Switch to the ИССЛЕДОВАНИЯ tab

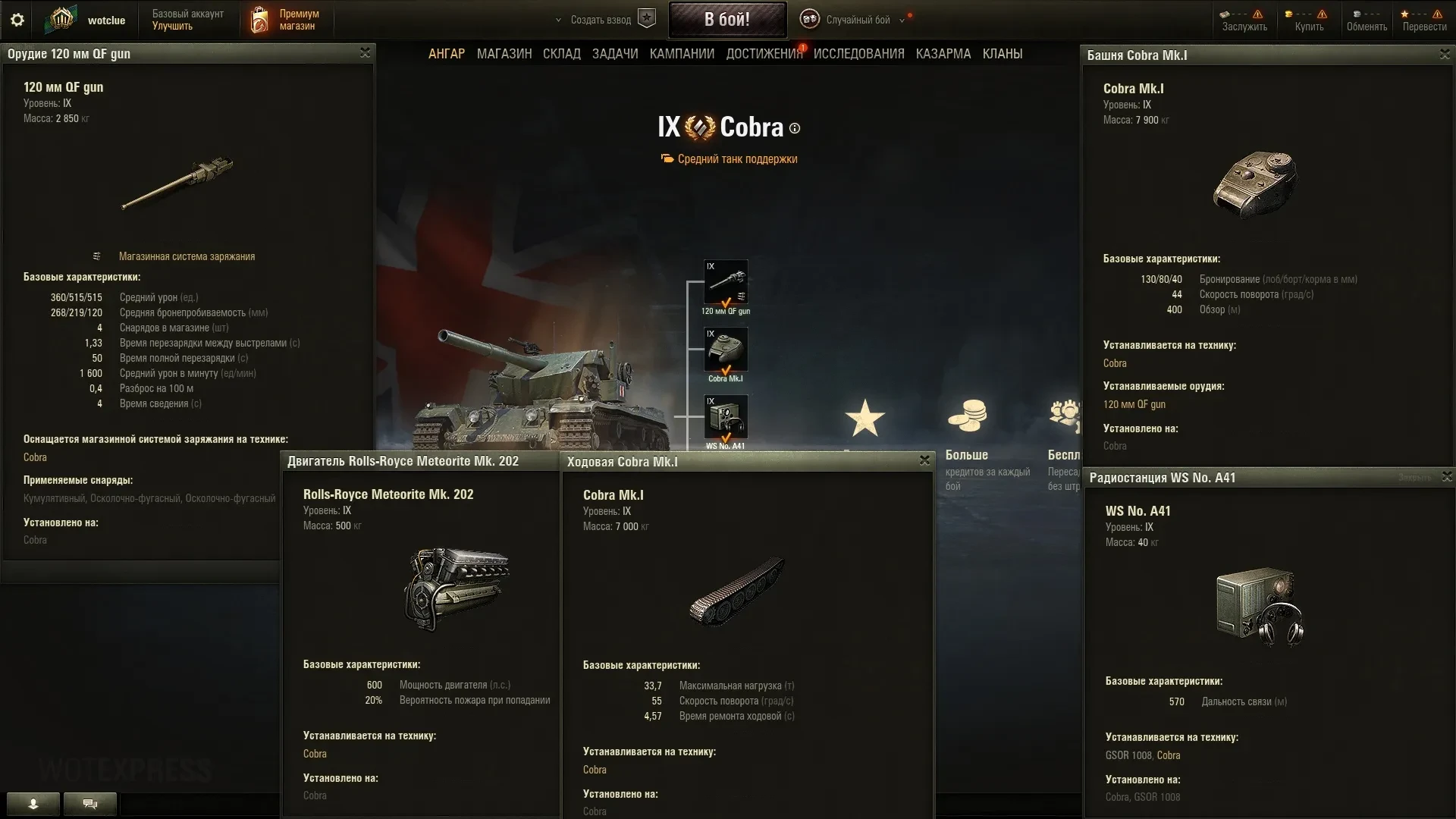(x=859, y=54)
